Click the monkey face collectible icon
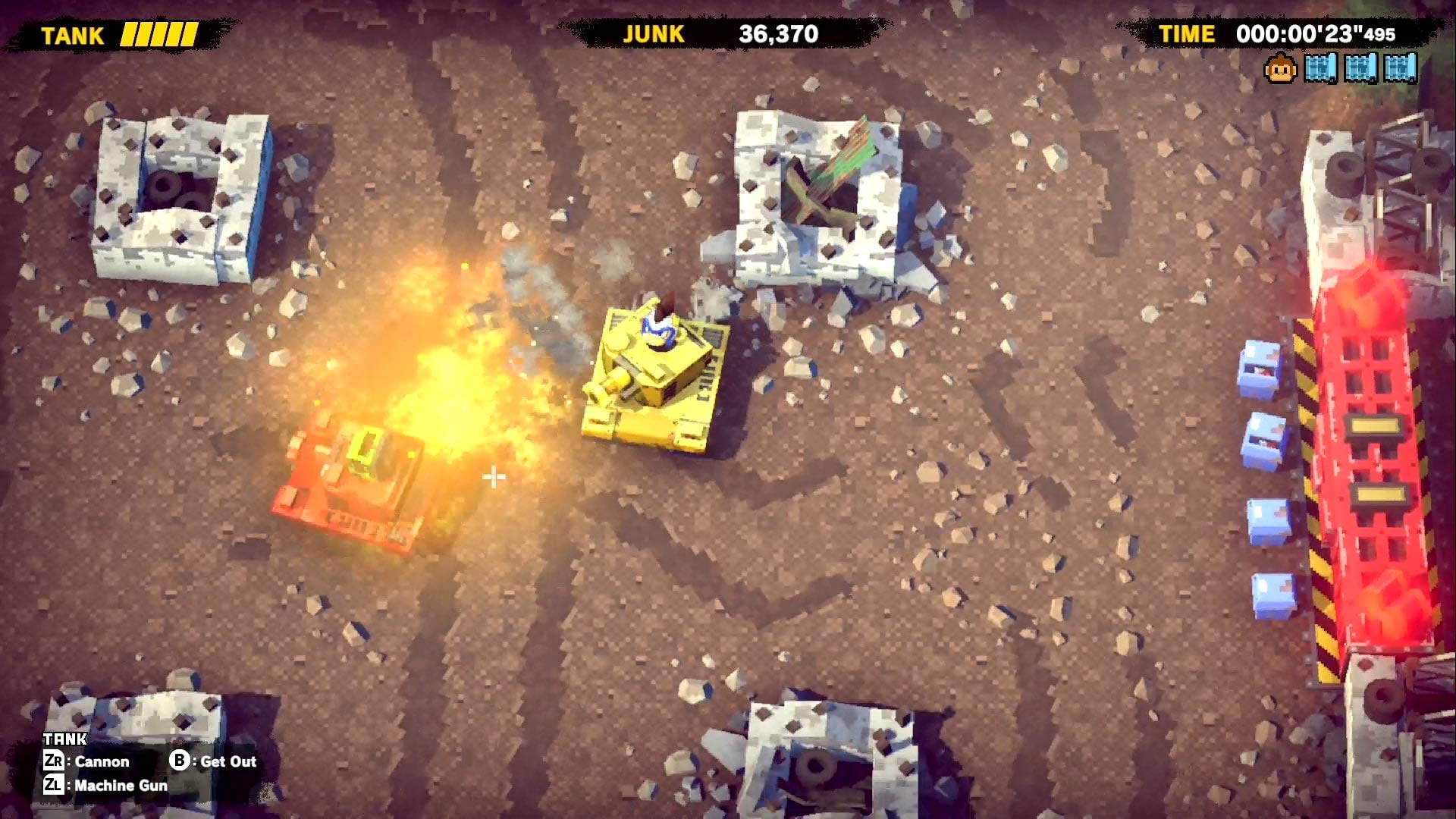The height and width of the screenshot is (819, 1456). (1280, 69)
